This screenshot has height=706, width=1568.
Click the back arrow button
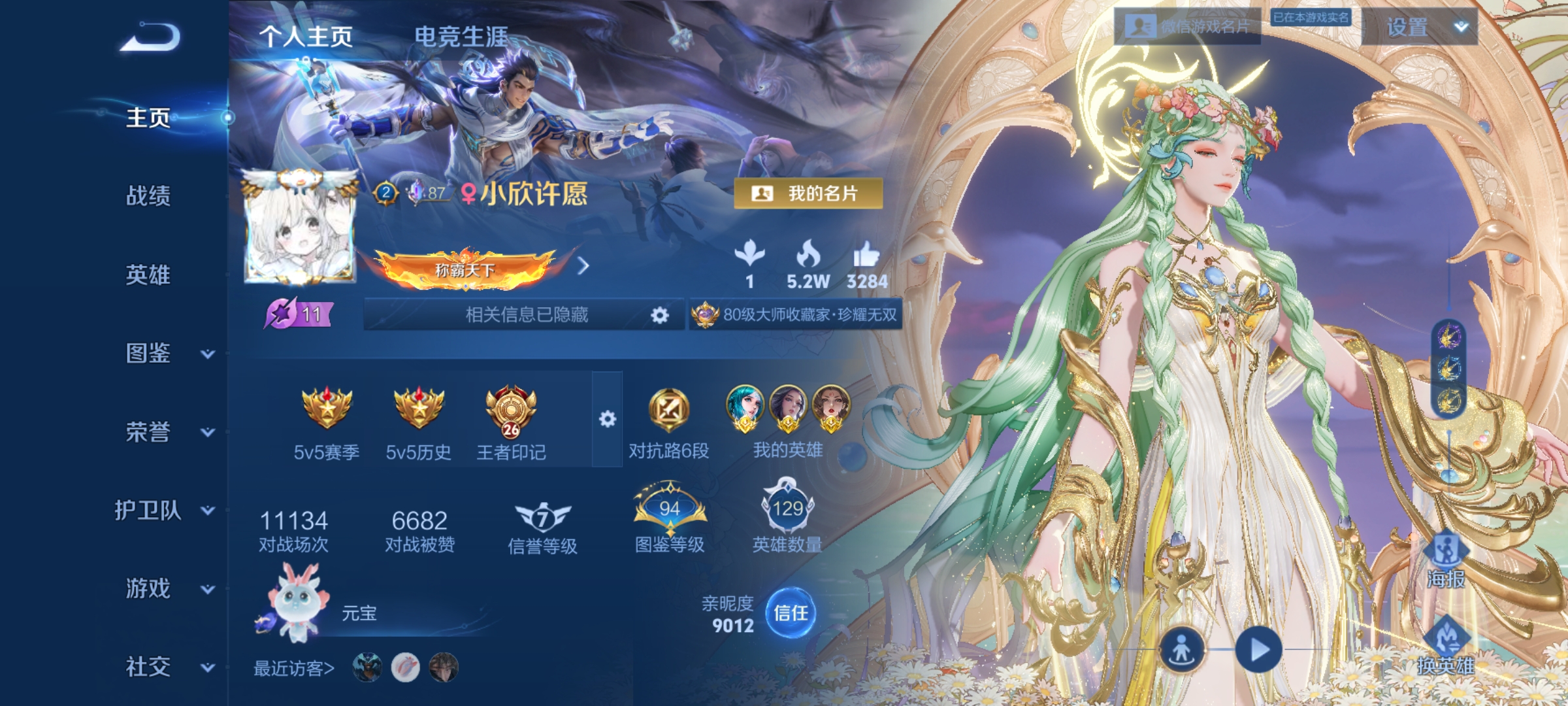(150, 37)
